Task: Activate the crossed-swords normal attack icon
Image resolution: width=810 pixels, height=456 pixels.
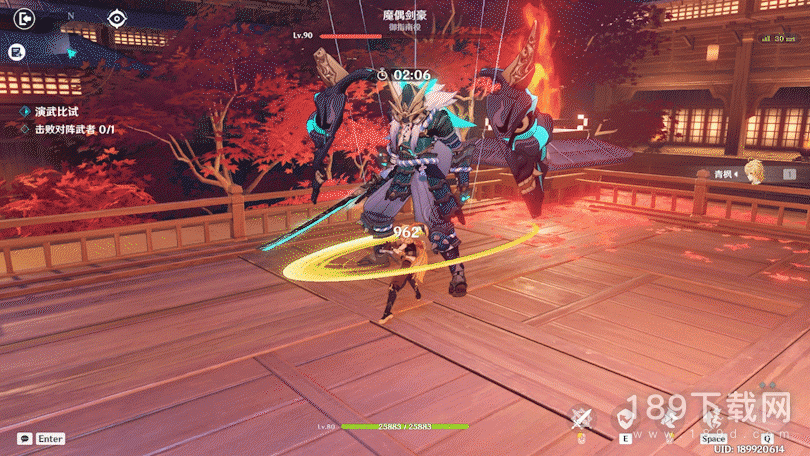Action: (582, 418)
